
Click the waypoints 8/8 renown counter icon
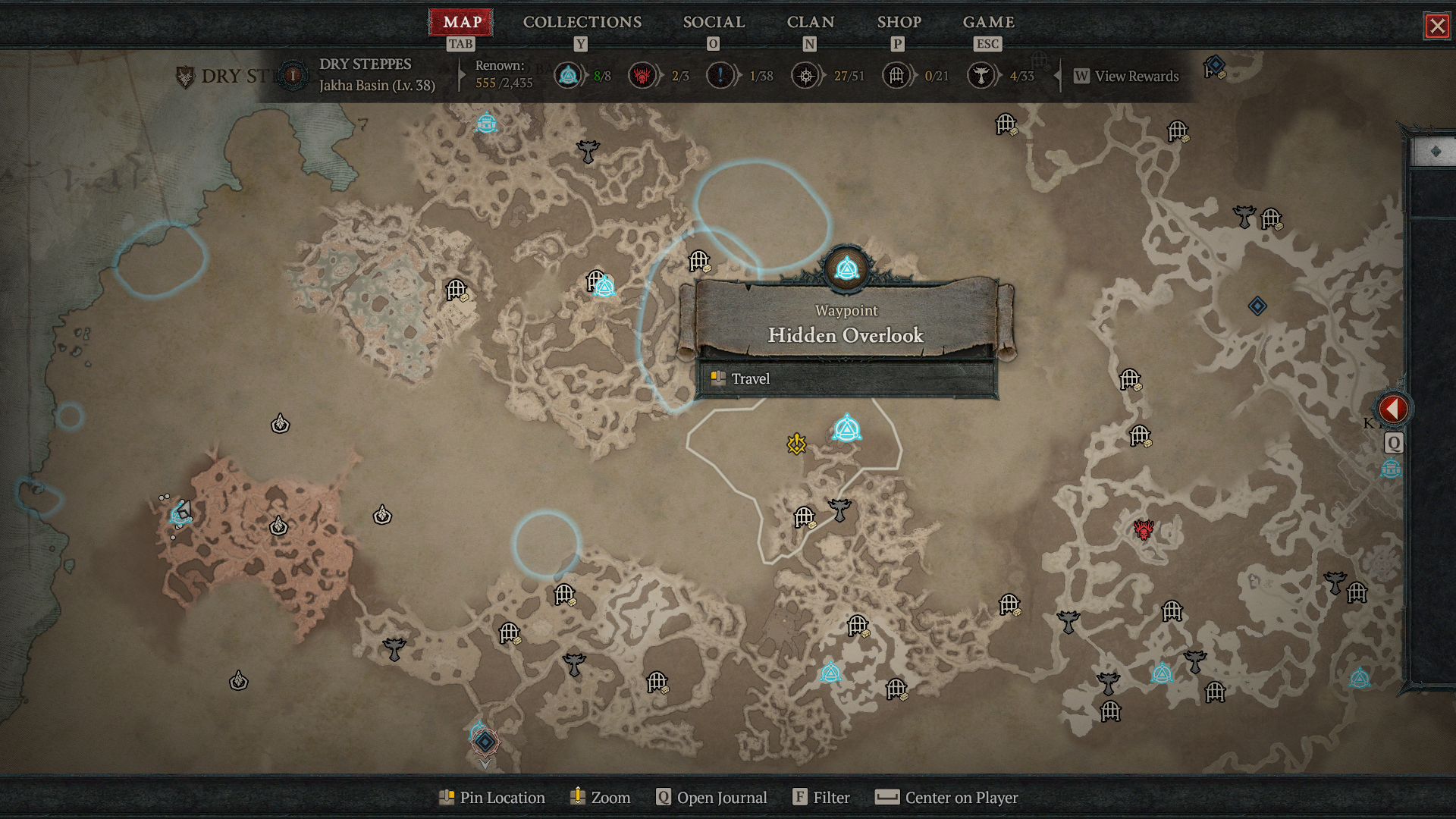568,76
